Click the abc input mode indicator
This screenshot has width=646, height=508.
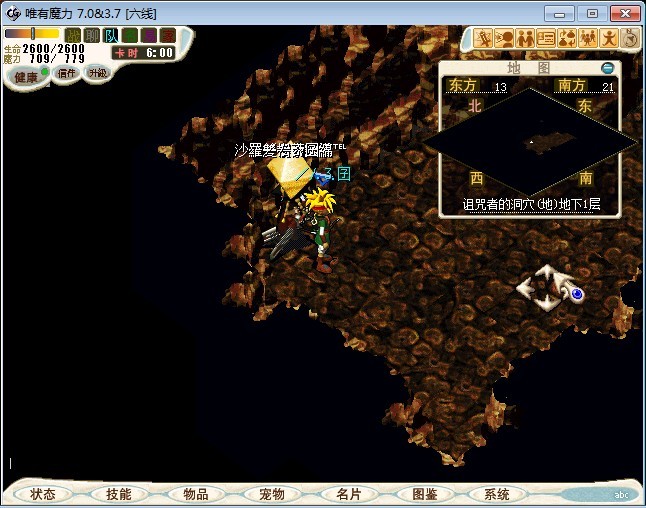pyautogui.click(x=622, y=494)
